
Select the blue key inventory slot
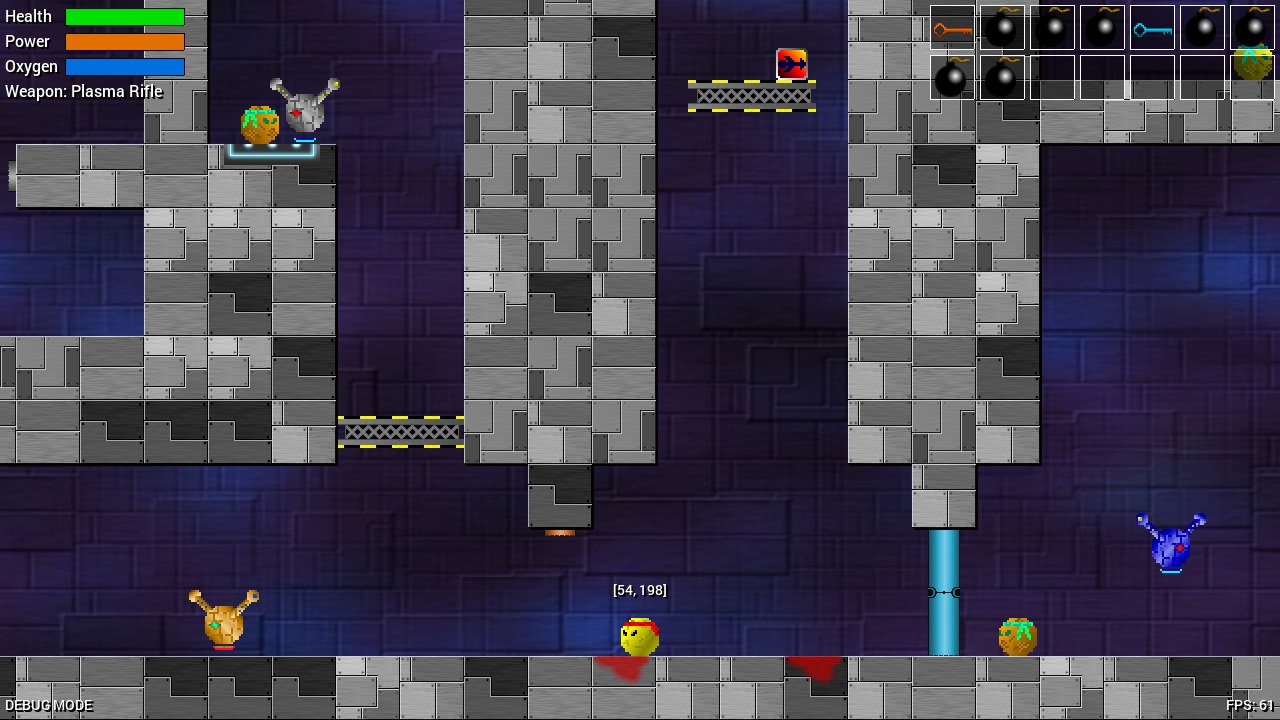pyautogui.click(x=1152, y=28)
